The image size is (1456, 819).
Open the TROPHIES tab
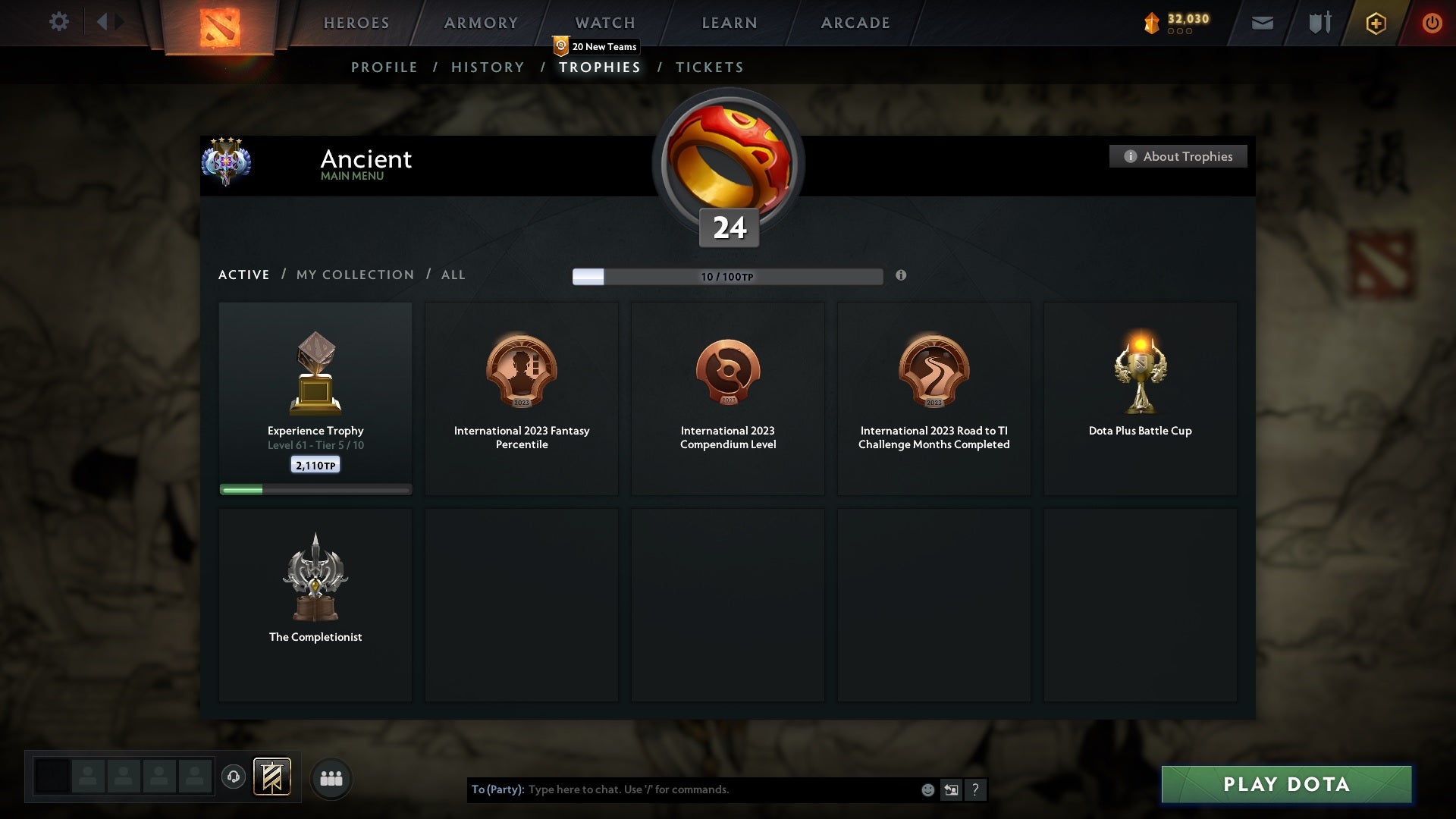(x=600, y=67)
